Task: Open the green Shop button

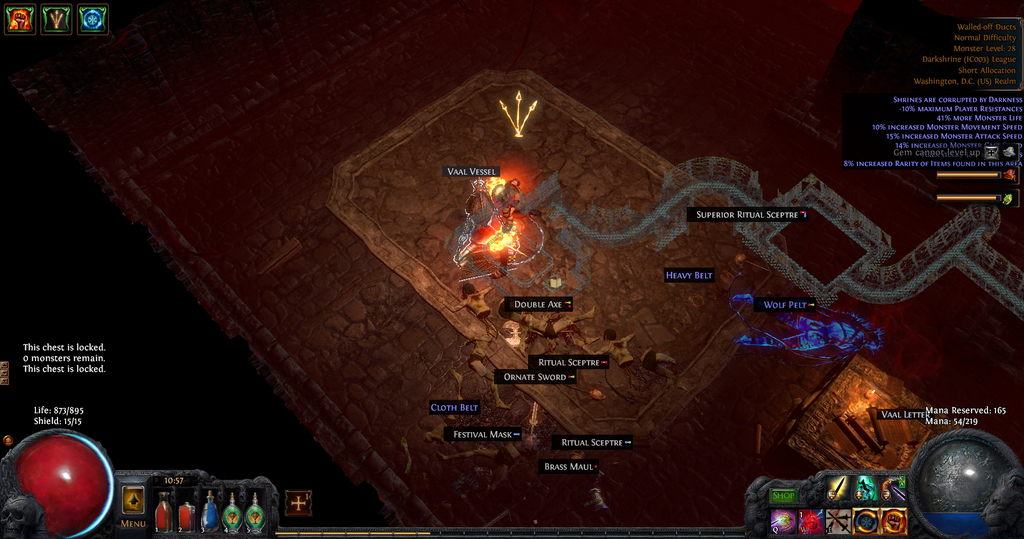Action: tap(784, 496)
